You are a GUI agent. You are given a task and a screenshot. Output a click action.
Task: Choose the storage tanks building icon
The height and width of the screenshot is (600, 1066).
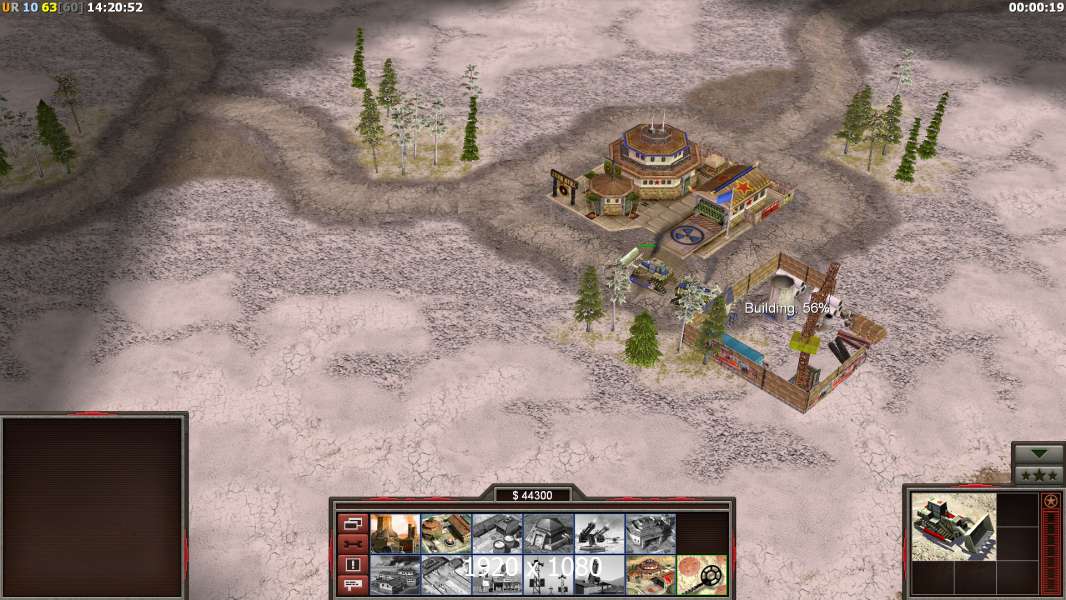point(497,534)
